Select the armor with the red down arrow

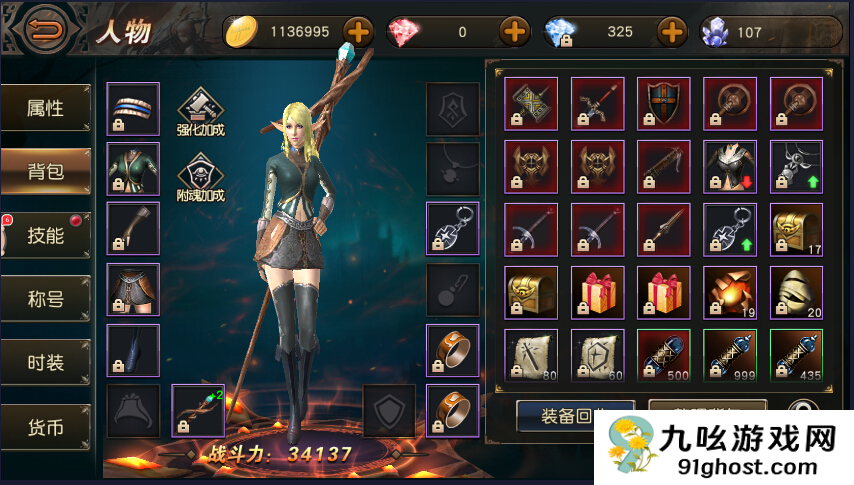(729, 167)
